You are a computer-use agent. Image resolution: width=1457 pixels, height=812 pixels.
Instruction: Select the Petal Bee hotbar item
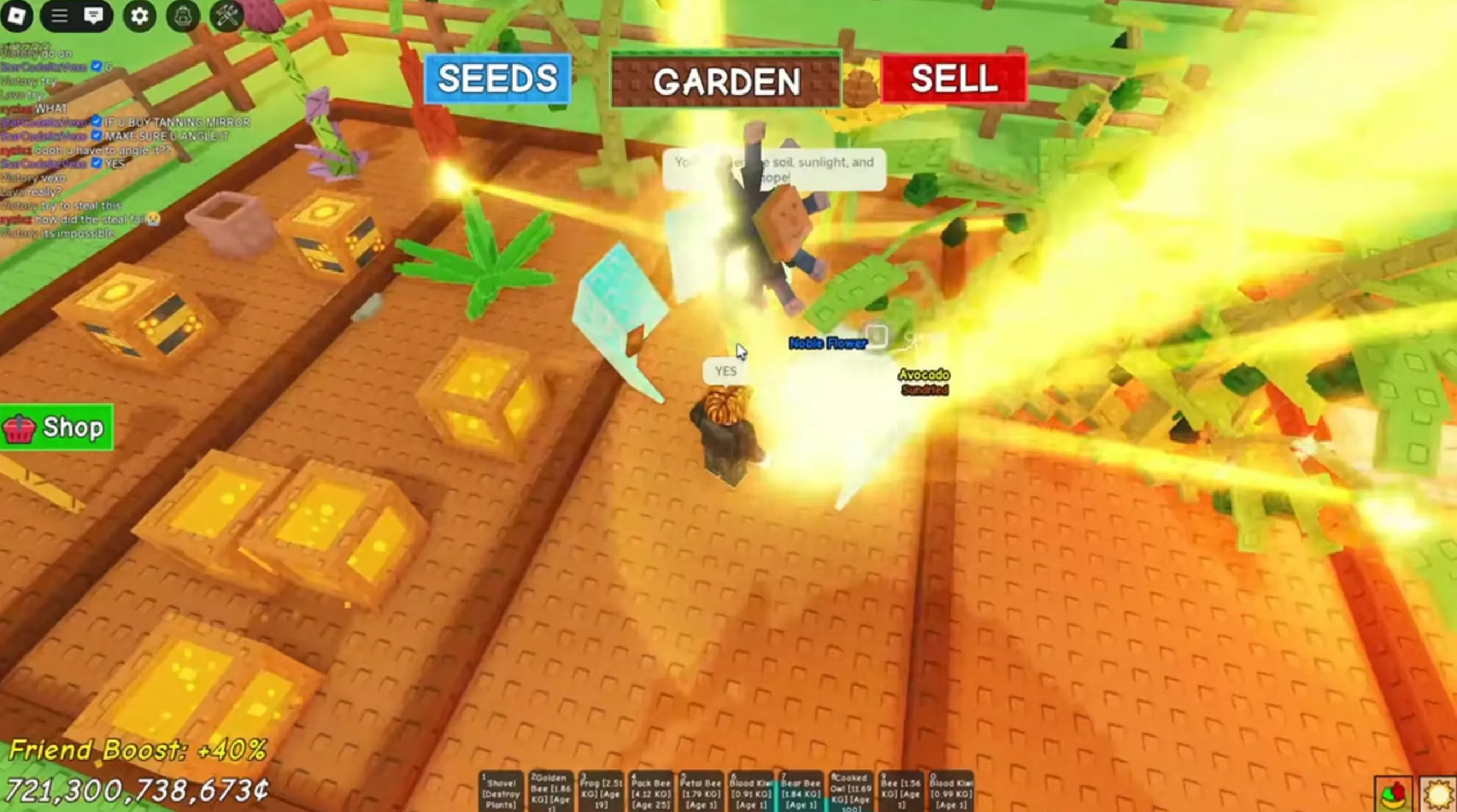(701, 792)
